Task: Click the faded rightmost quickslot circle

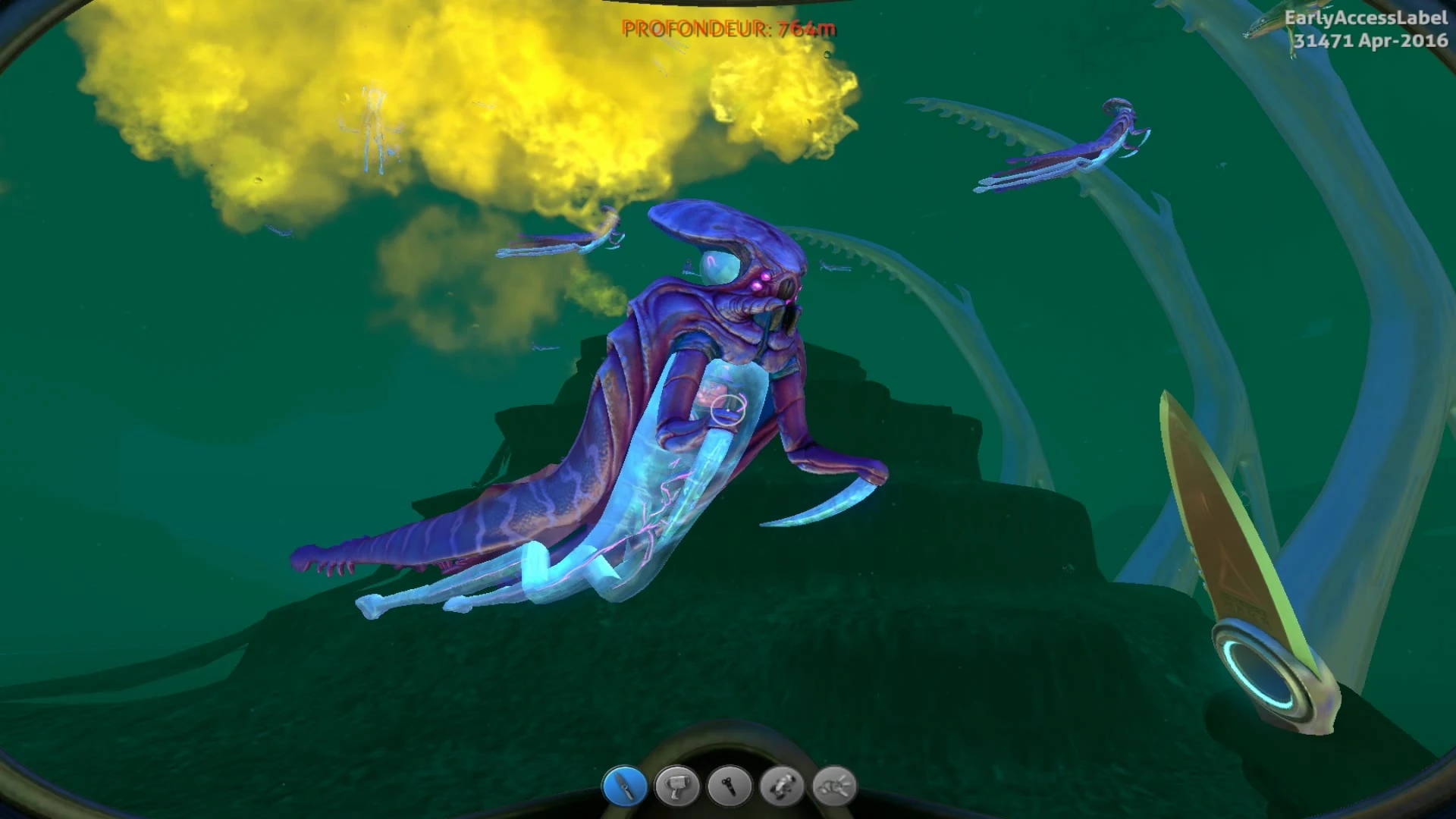Action: pos(834,788)
